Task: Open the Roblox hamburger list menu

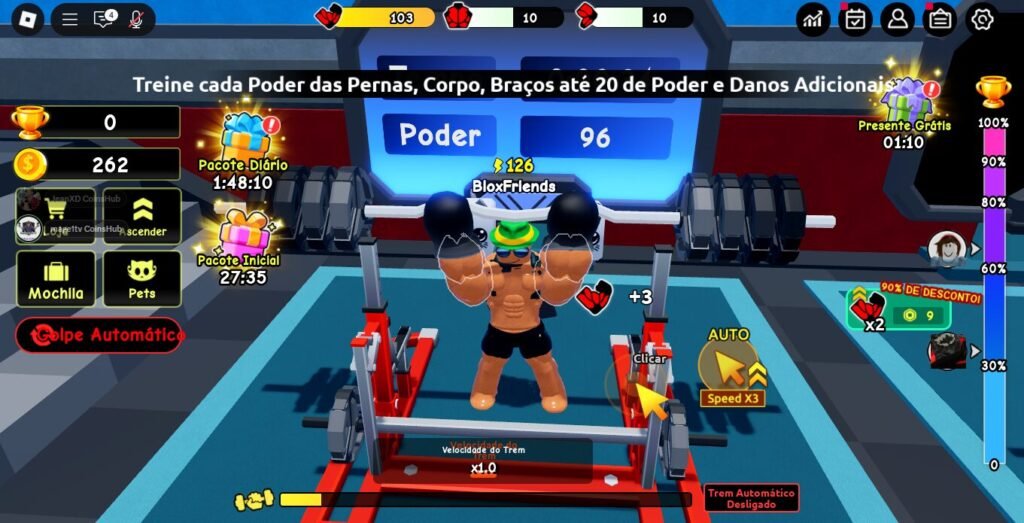Action: click(x=69, y=19)
